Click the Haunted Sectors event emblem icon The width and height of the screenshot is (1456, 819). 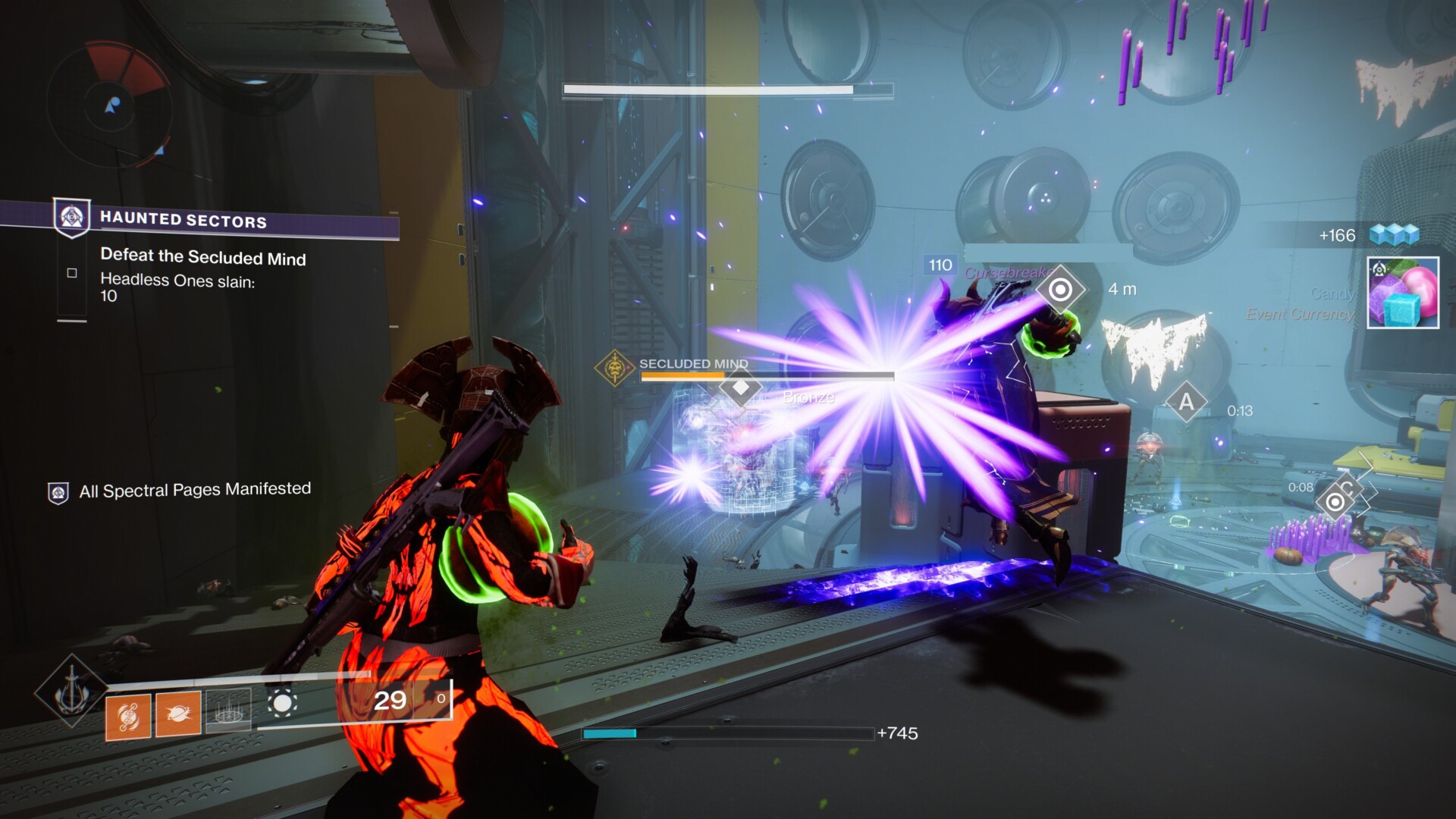pyautogui.click(x=71, y=218)
